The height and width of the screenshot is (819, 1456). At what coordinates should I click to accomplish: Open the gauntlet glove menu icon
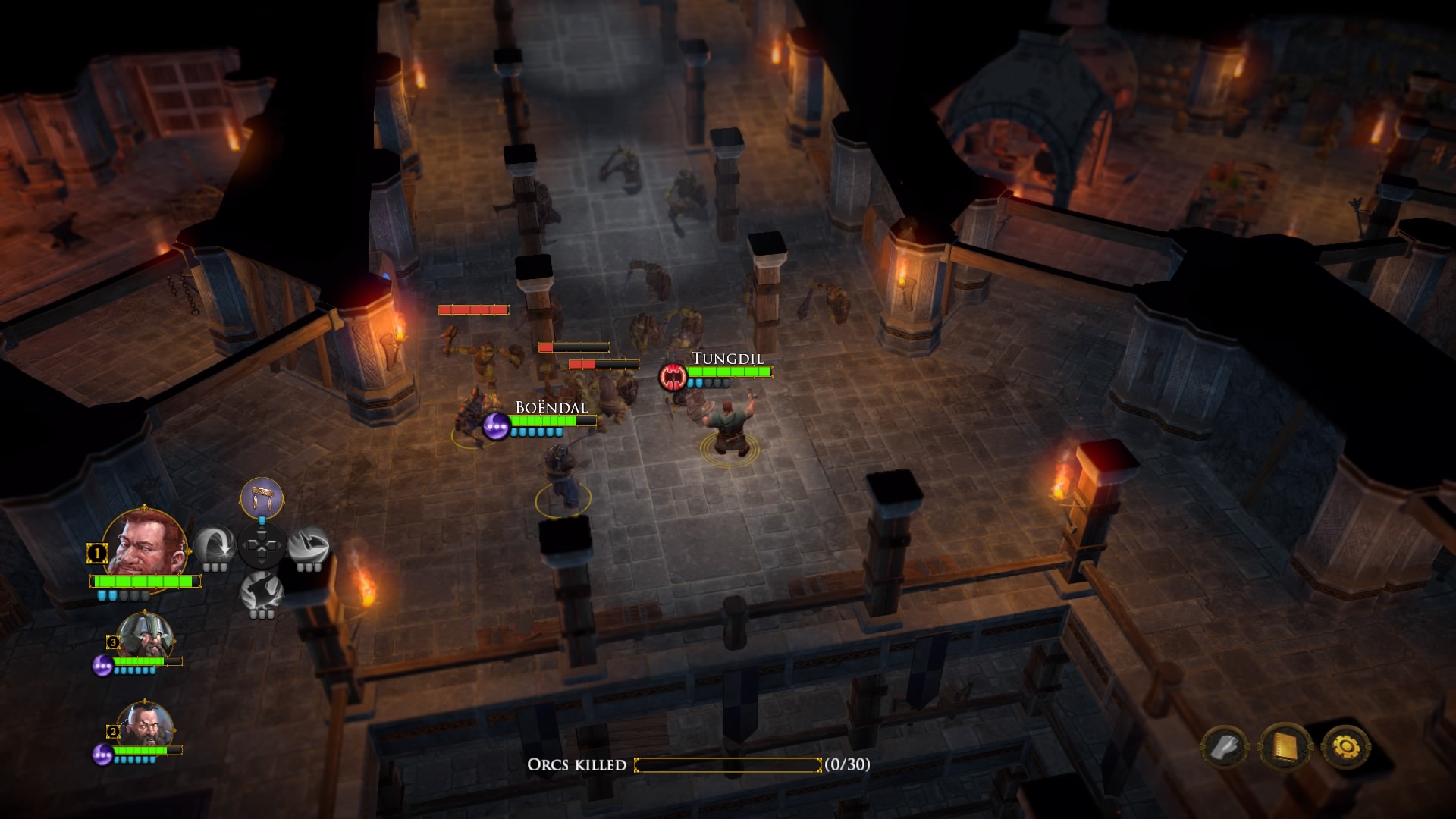tap(1224, 748)
